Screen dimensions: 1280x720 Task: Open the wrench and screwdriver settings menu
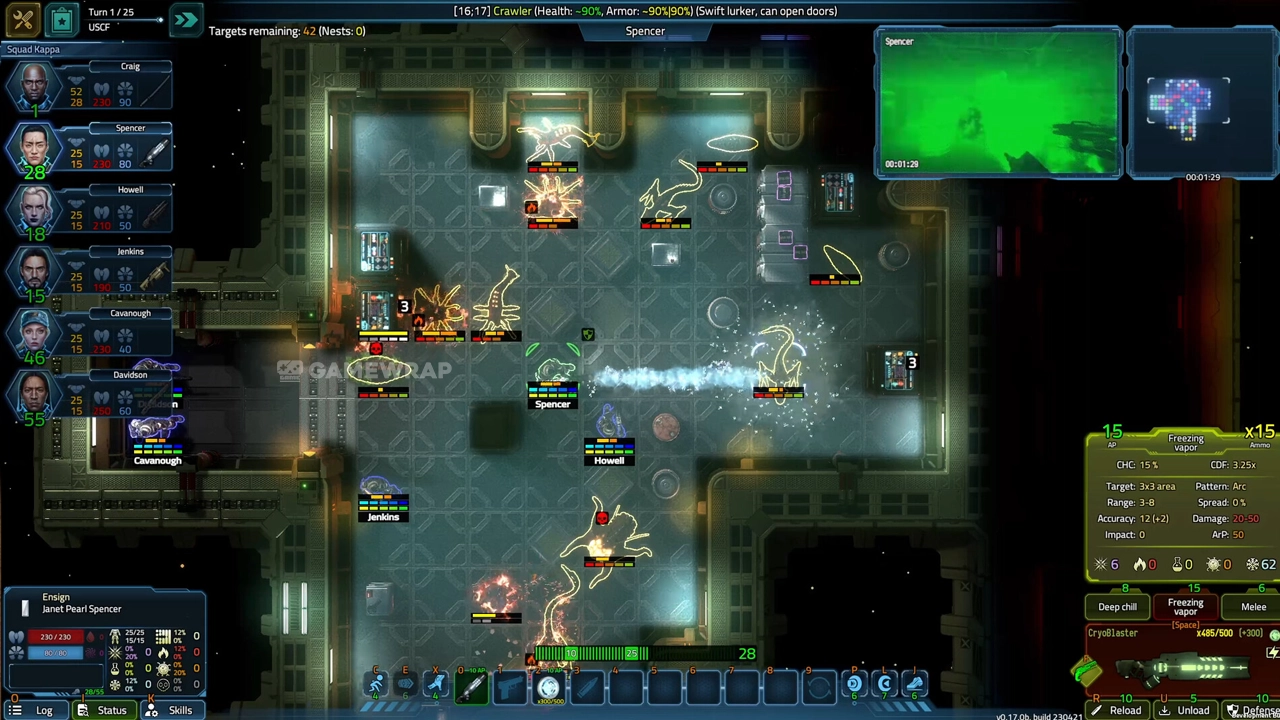[x=22, y=19]
